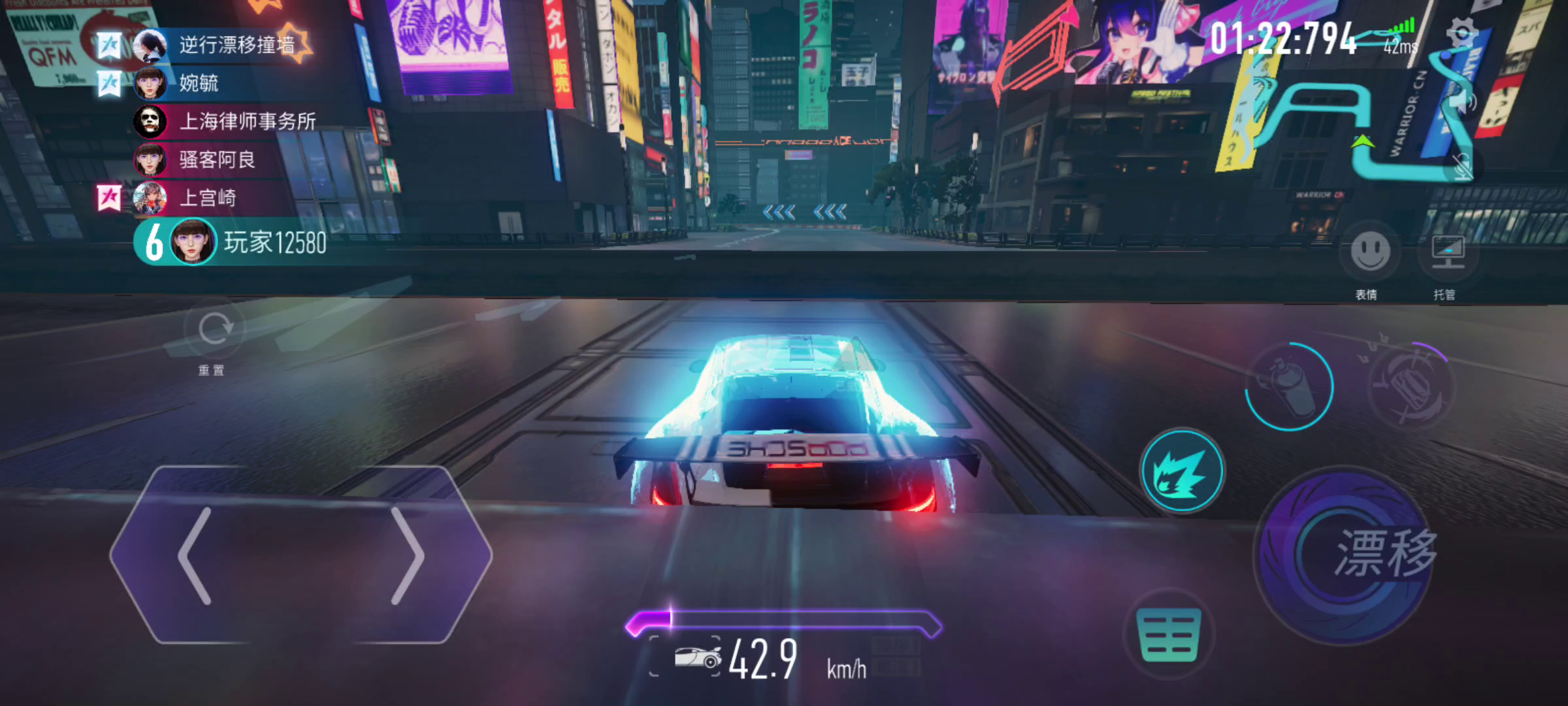
Task: Open the gear settings icon
Action: pos(1462,33)
